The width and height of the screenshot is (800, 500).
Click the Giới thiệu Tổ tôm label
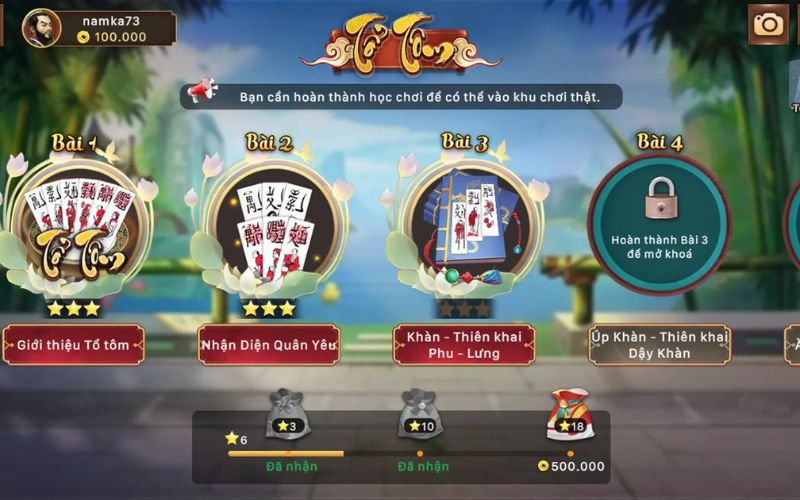pos(73,345)
